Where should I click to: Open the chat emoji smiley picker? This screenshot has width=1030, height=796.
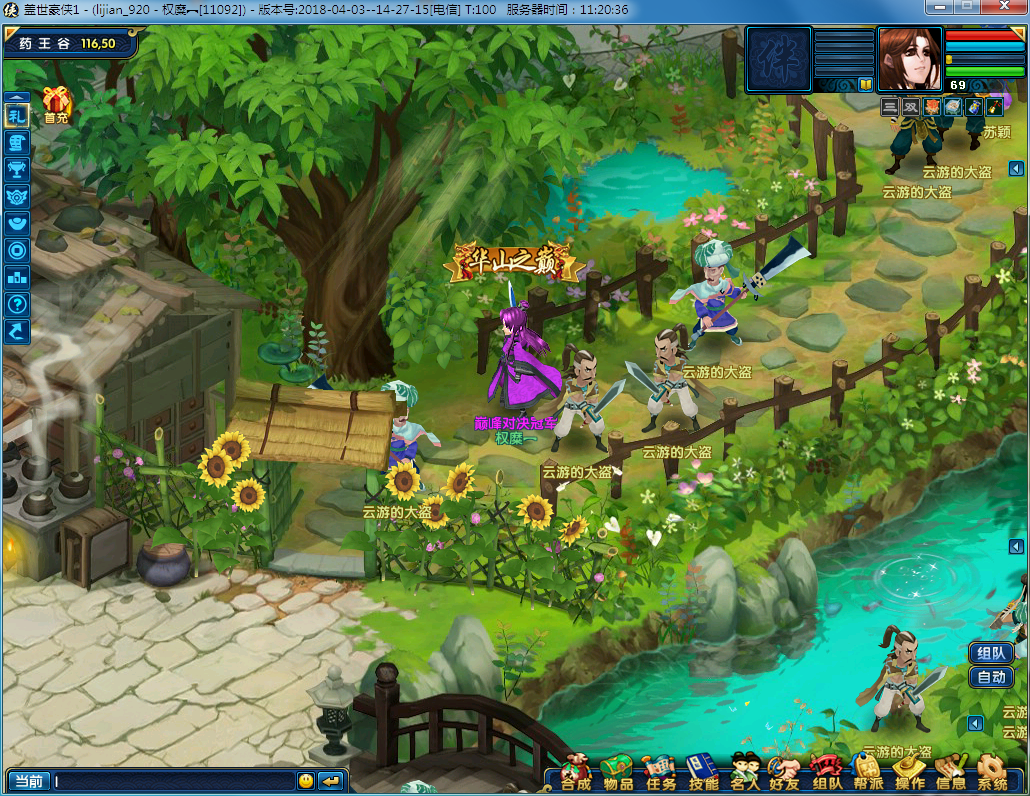coord(306,780)
